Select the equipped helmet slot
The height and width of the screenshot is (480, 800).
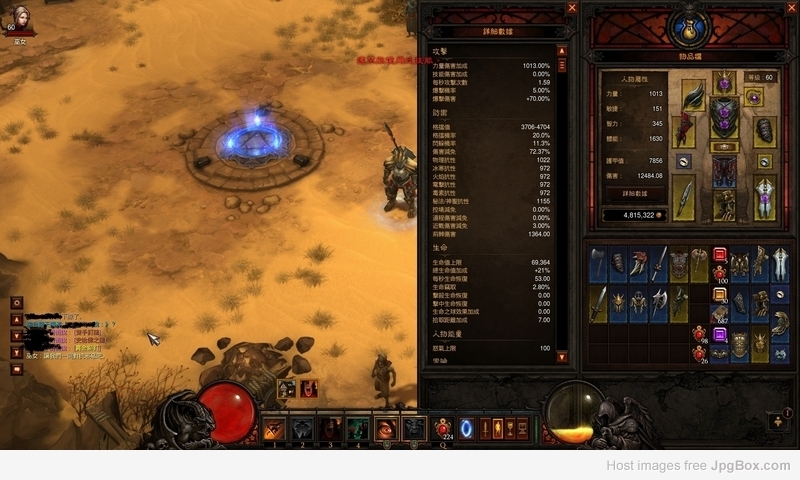tap(724, 81)
